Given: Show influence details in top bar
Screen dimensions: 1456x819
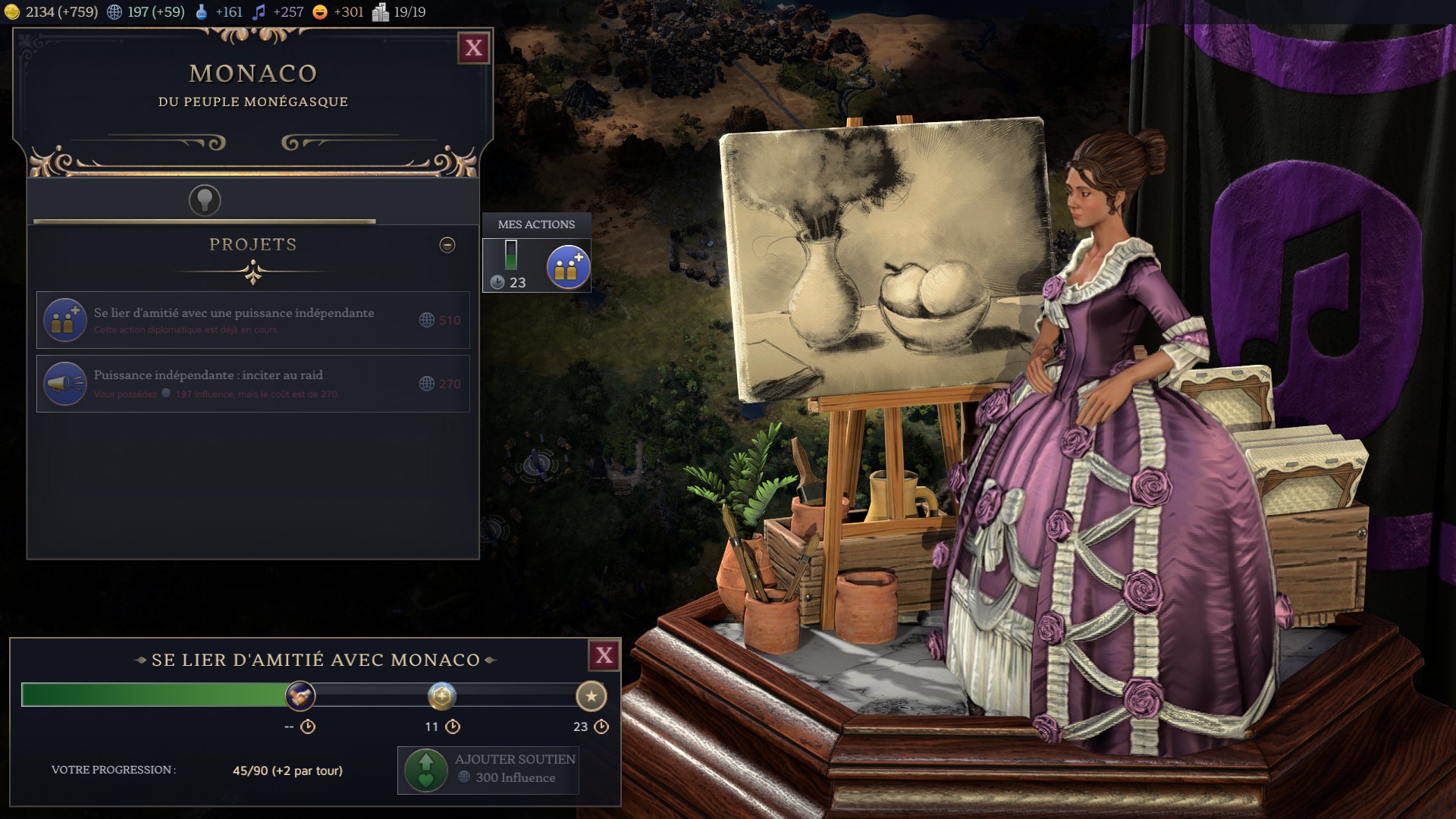Looking at the screenshot, I should click(x=147, y=12).
